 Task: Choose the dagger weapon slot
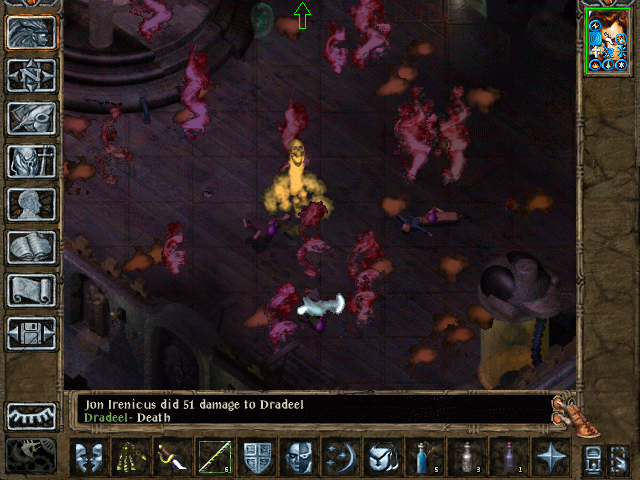click(174, 457)
